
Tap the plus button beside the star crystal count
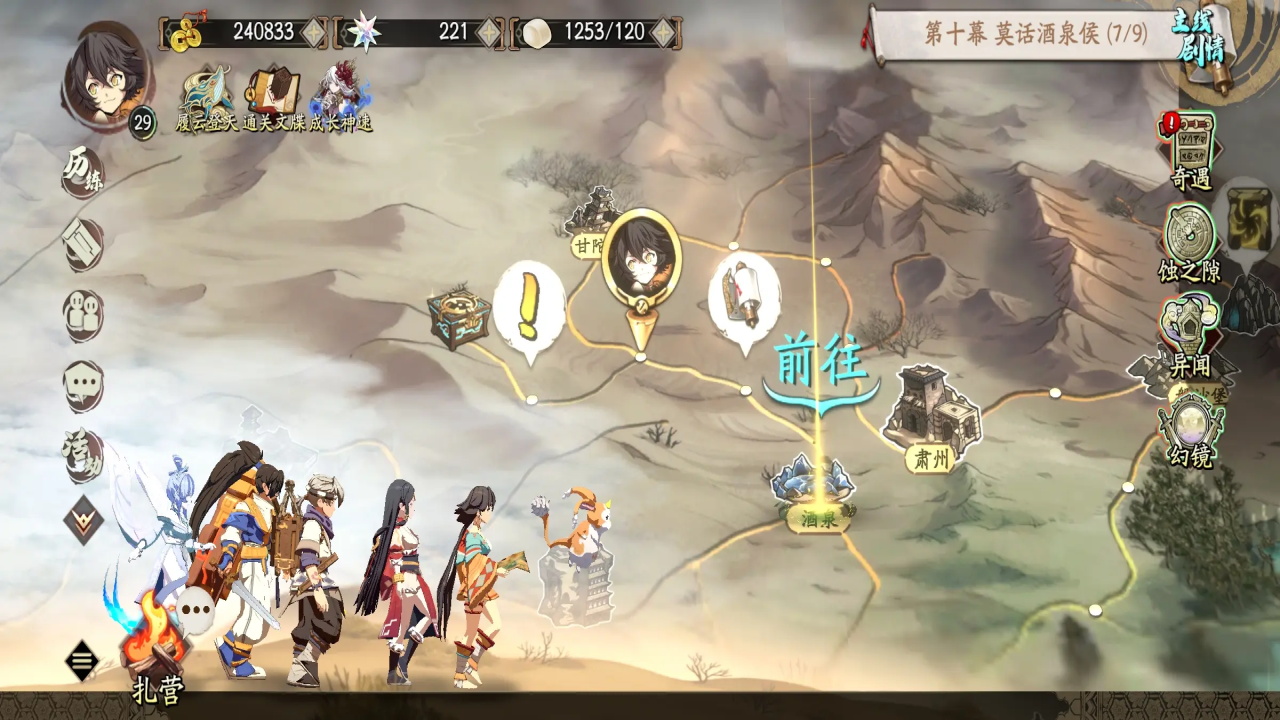pyautogui.click(x=489, y=32)
